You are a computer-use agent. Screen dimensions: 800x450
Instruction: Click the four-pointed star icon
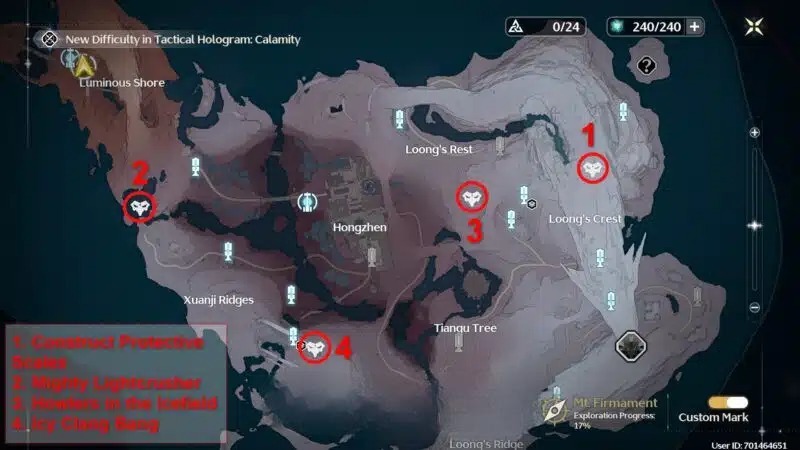click(x=755, y=26)
